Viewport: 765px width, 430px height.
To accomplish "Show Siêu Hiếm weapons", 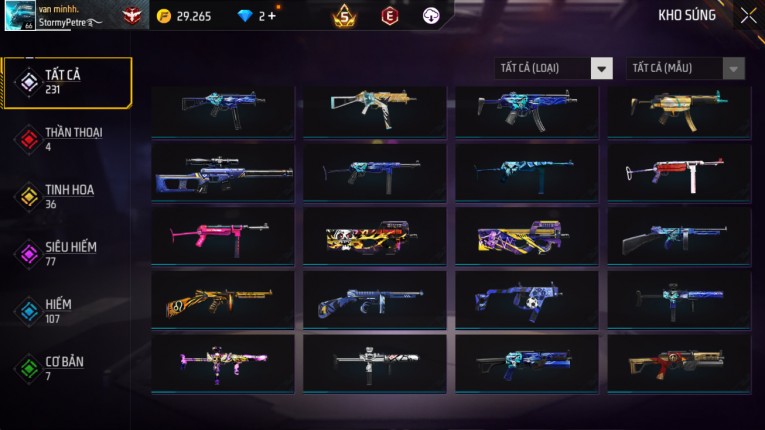I will [x=67, y=253].
